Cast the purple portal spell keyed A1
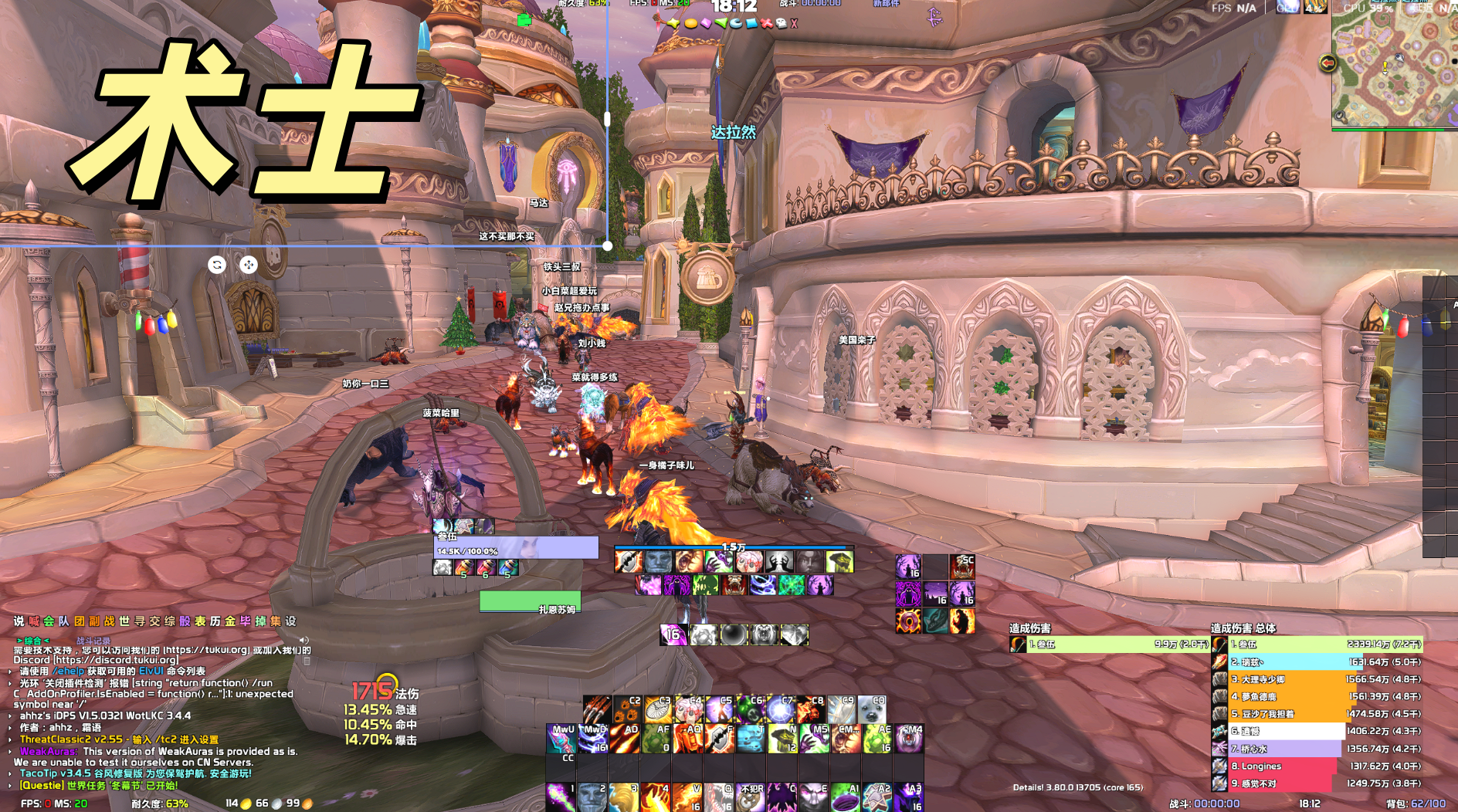The width and height of the screenshot is (1458, 812). [845, 797]
